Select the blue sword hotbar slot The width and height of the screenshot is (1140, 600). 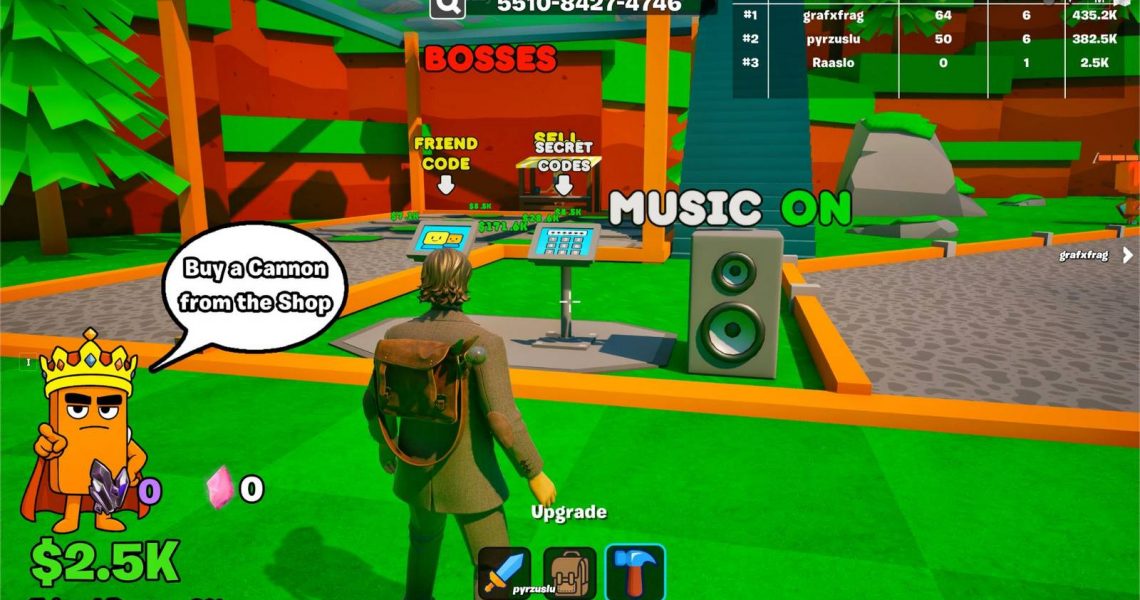coord(503,571)
